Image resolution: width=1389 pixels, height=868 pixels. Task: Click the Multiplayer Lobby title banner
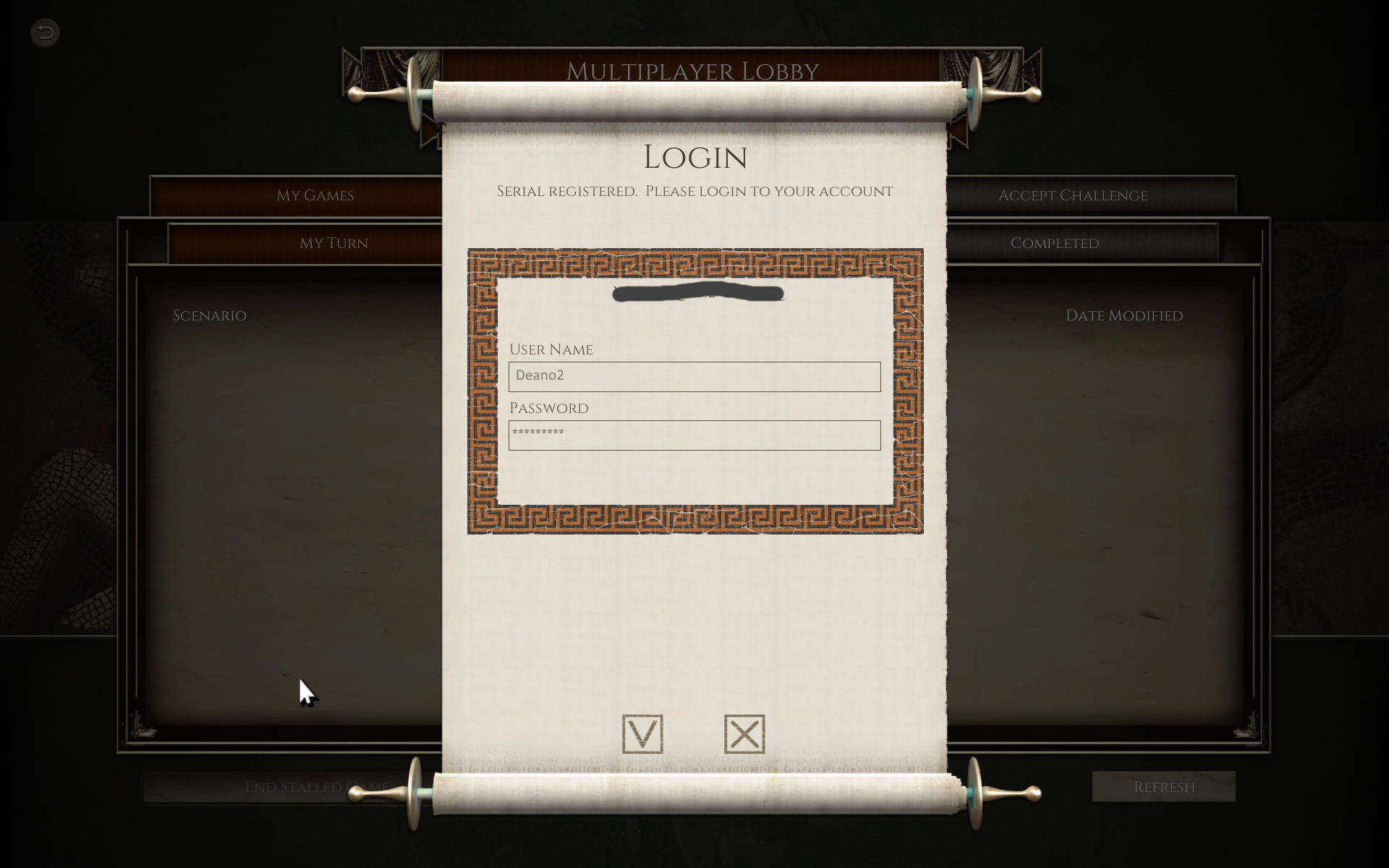point(693,71)
